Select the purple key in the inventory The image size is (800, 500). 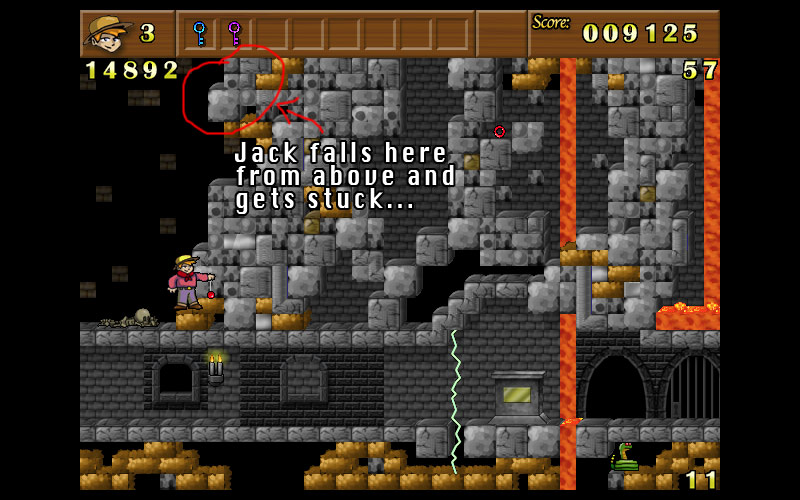(235, 33)
